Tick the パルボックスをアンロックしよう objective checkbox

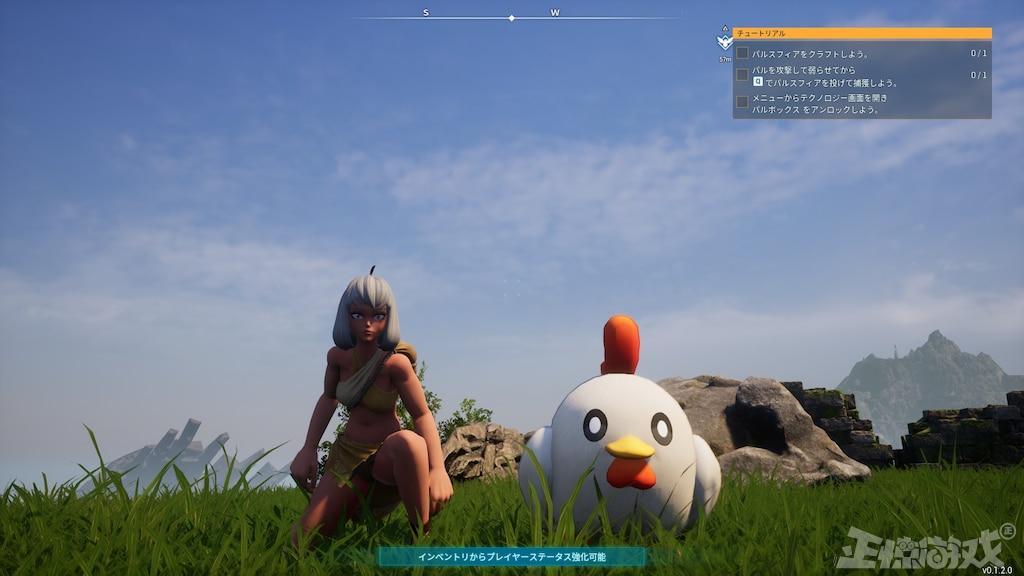click(x=742, y=102)
